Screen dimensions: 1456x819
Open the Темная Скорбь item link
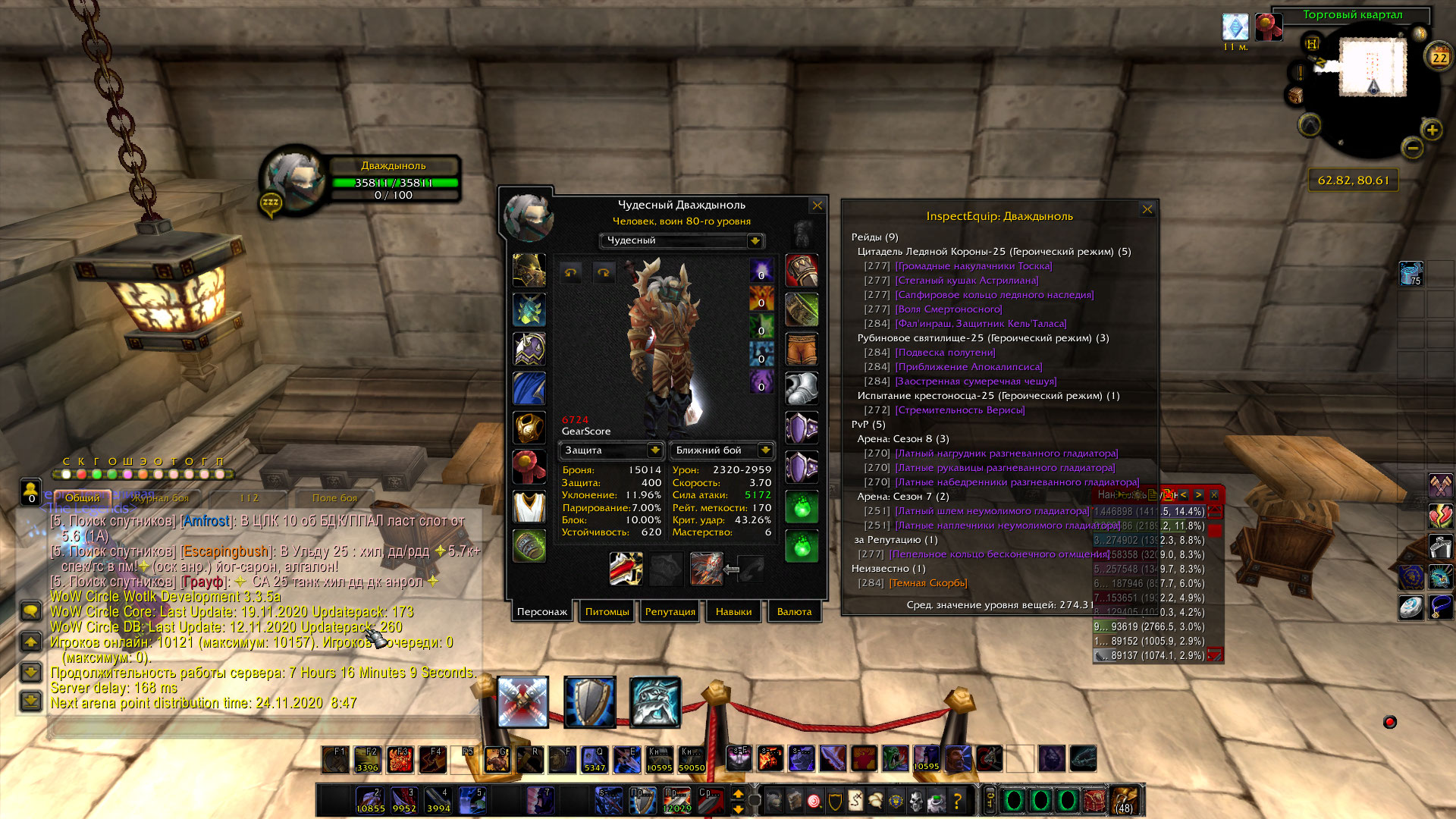(x=927, y=583)
